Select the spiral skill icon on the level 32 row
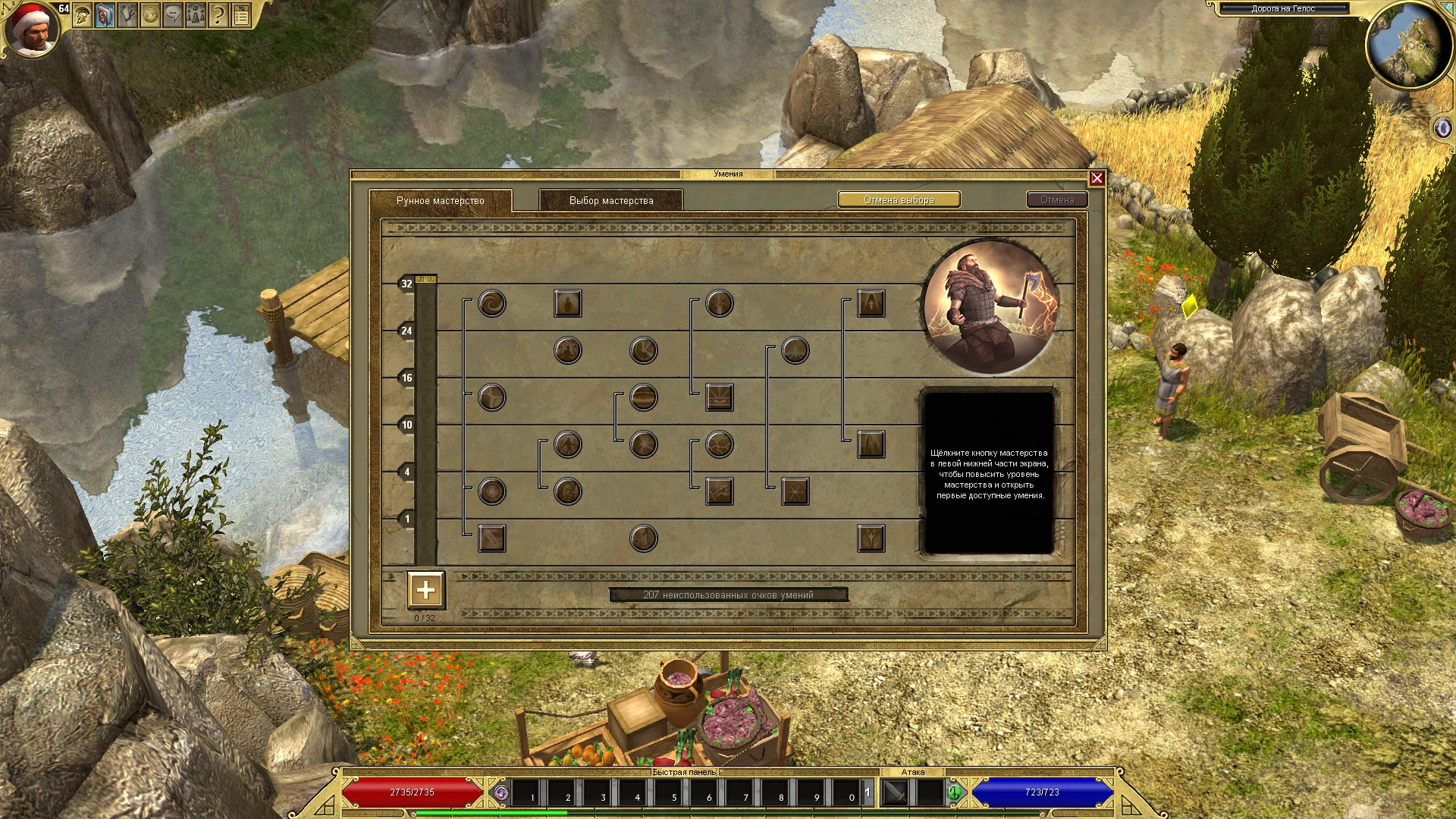Image resolution: width=1456 pixels, height=819 pixels. pos(491,304)
